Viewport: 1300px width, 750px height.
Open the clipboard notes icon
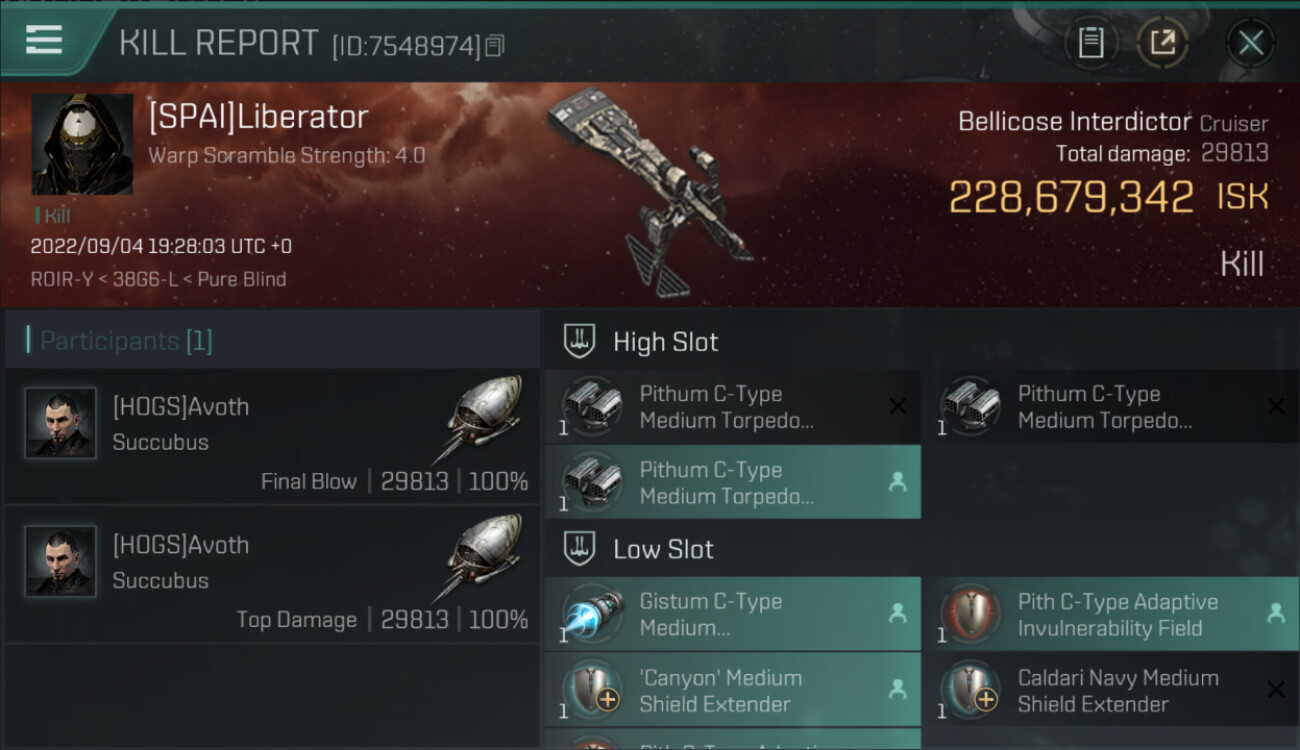click(x=1091, y=43)
